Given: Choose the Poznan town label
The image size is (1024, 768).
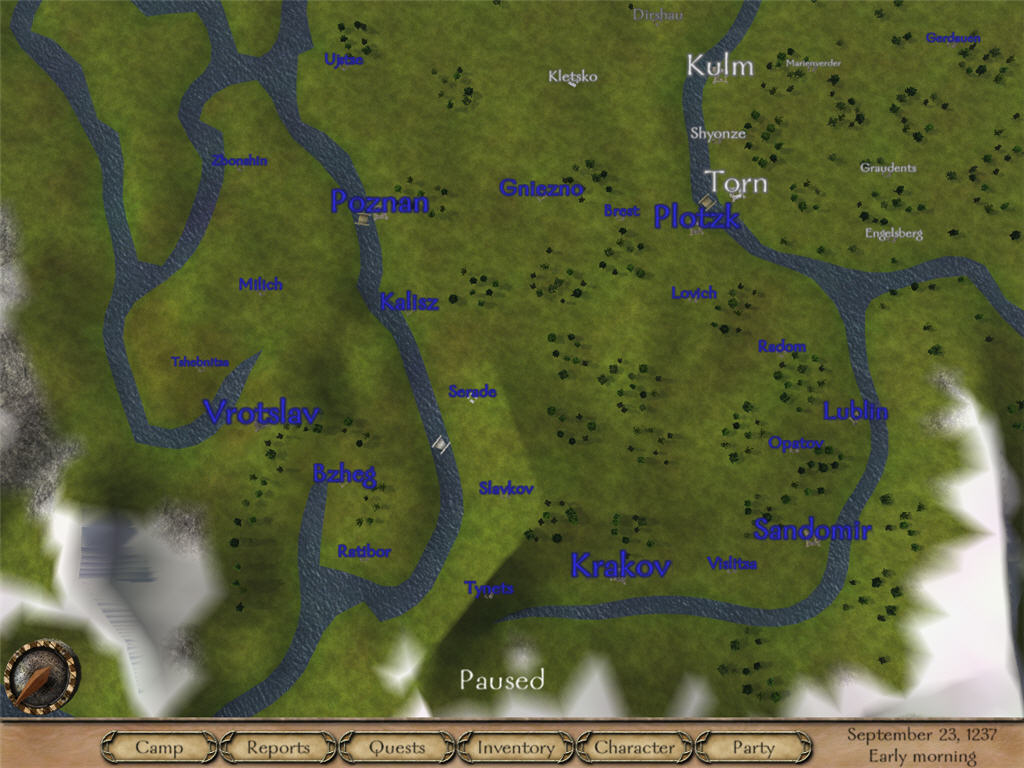Looking at the screenshot, I should (x=379, y=202).
